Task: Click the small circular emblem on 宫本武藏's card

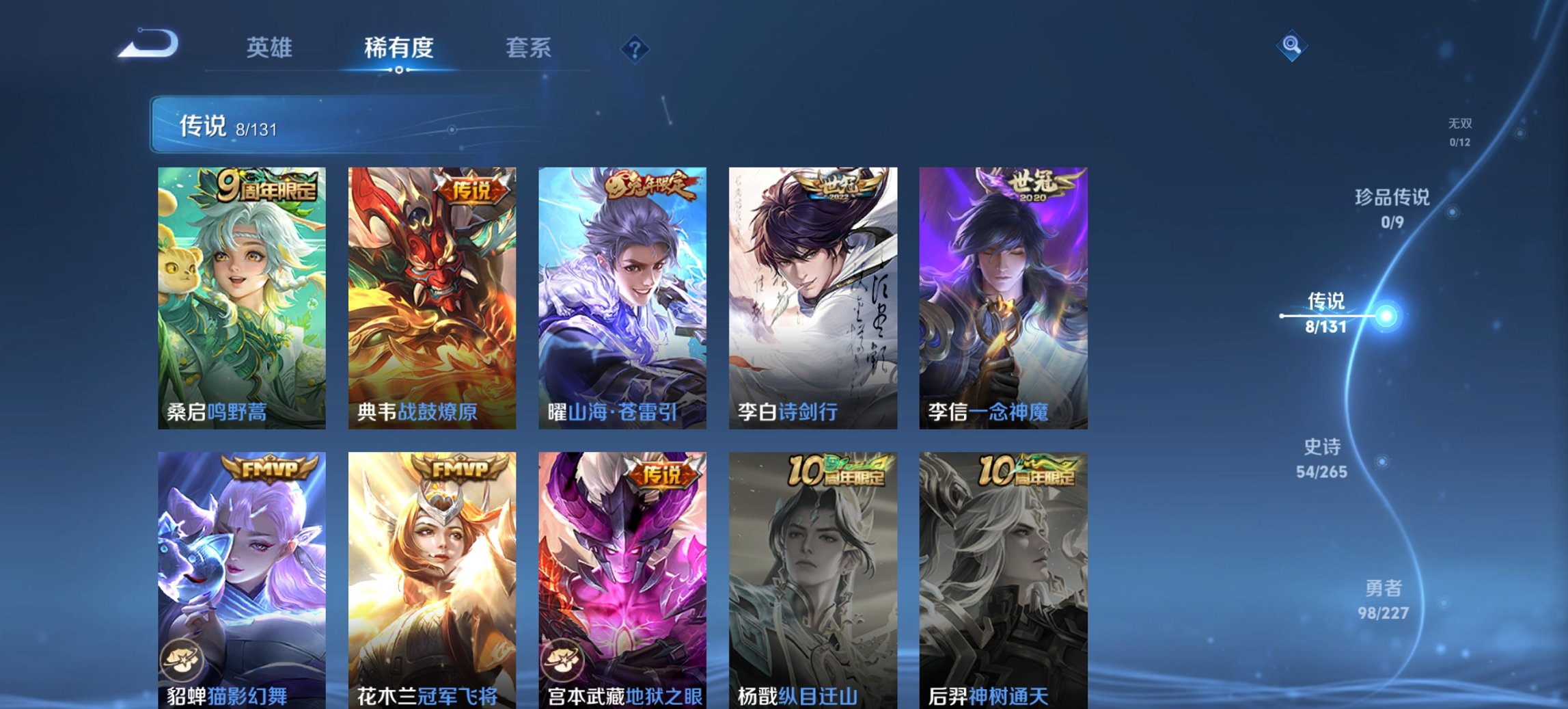Action: (563, 660)
